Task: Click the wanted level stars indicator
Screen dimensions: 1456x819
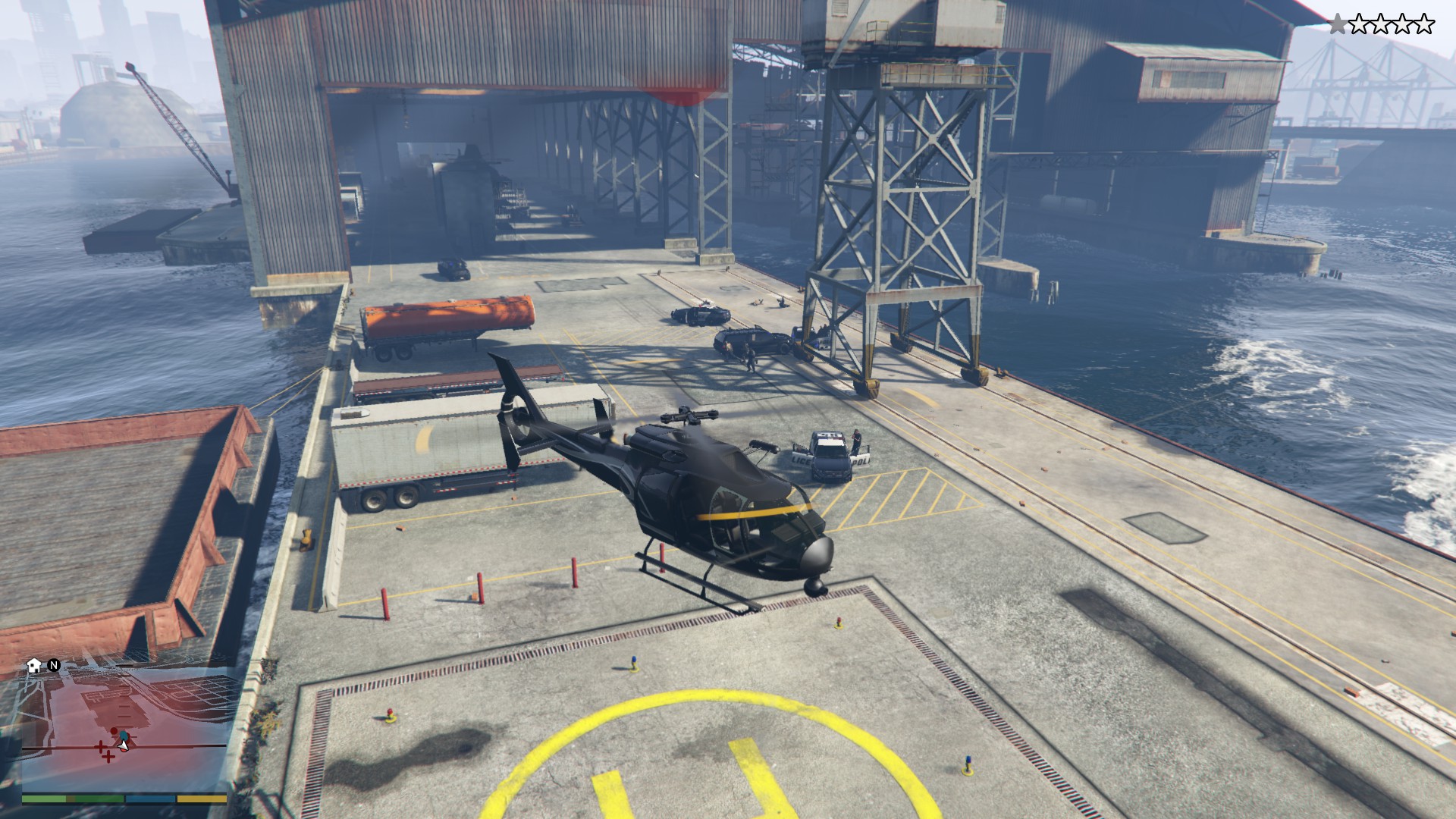Action: (x=1381, y=25)
